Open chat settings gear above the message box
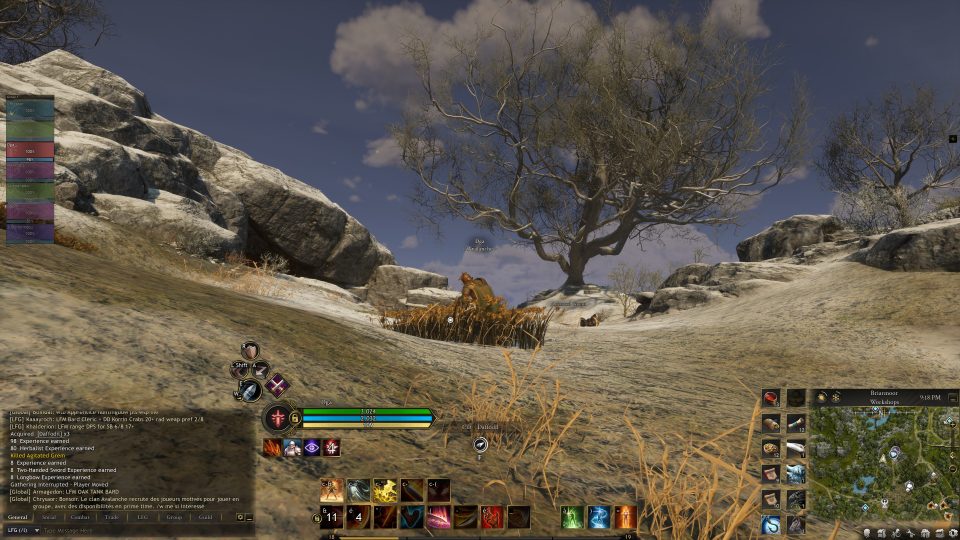 [x=240, y=517]
